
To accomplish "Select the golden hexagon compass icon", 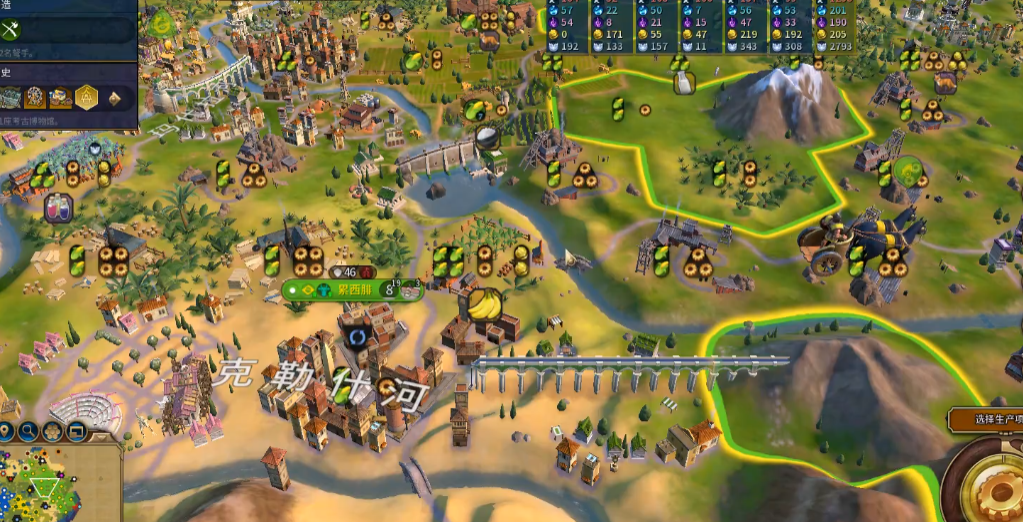I will tap(87, 97).
